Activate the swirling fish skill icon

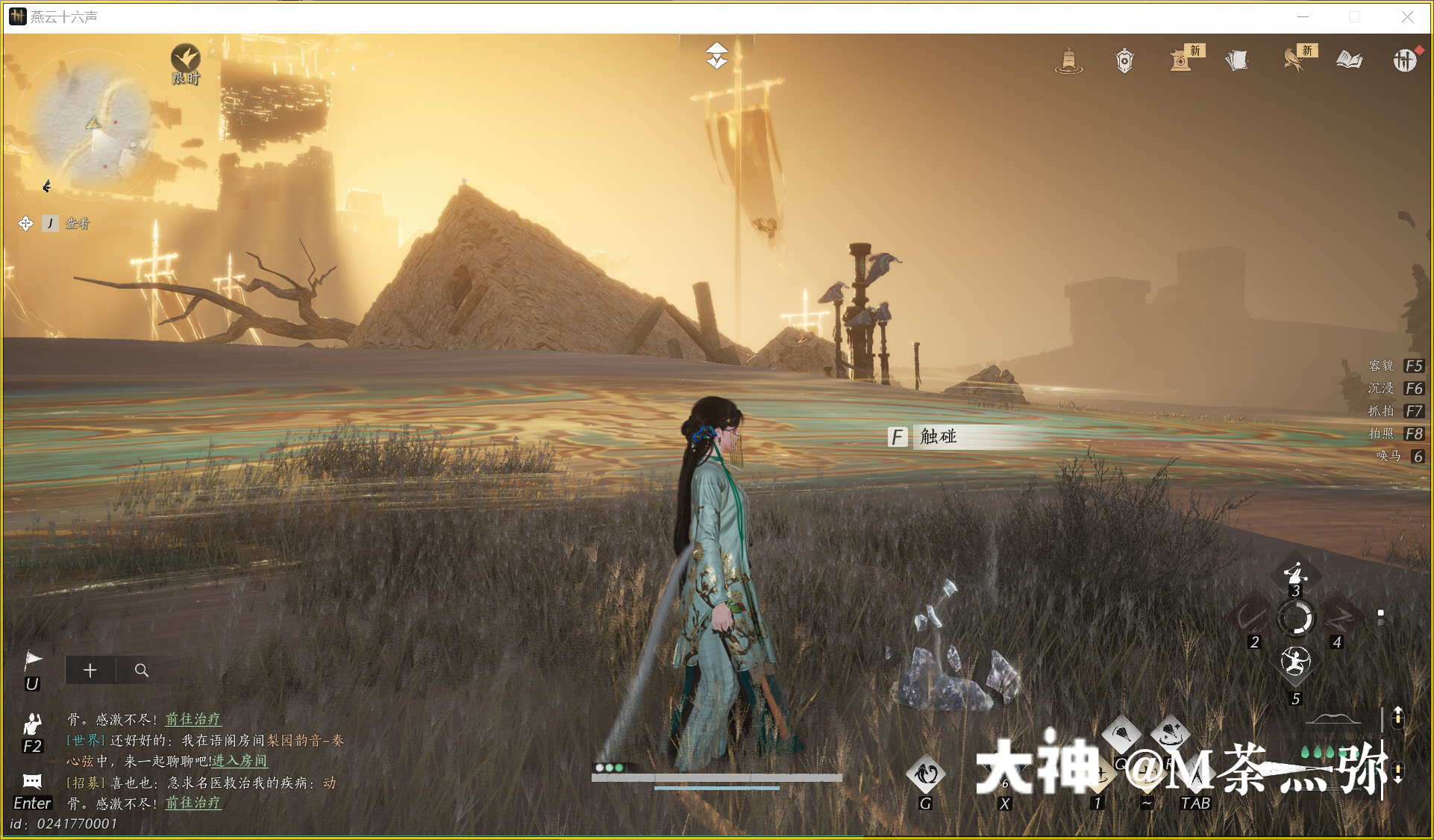click(x=926, y=774)
